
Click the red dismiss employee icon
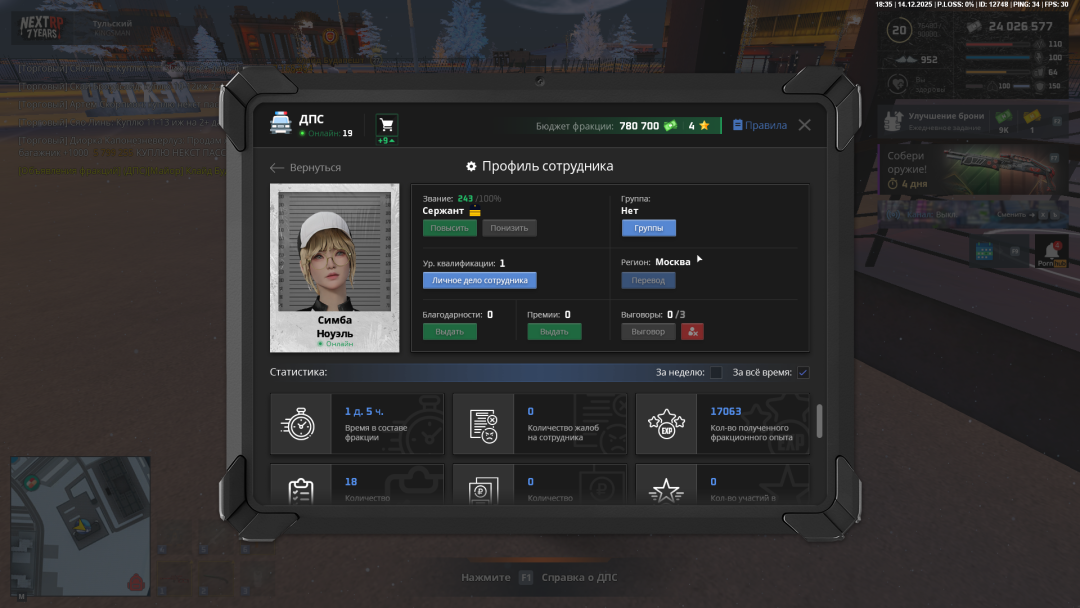pos(692,332)
